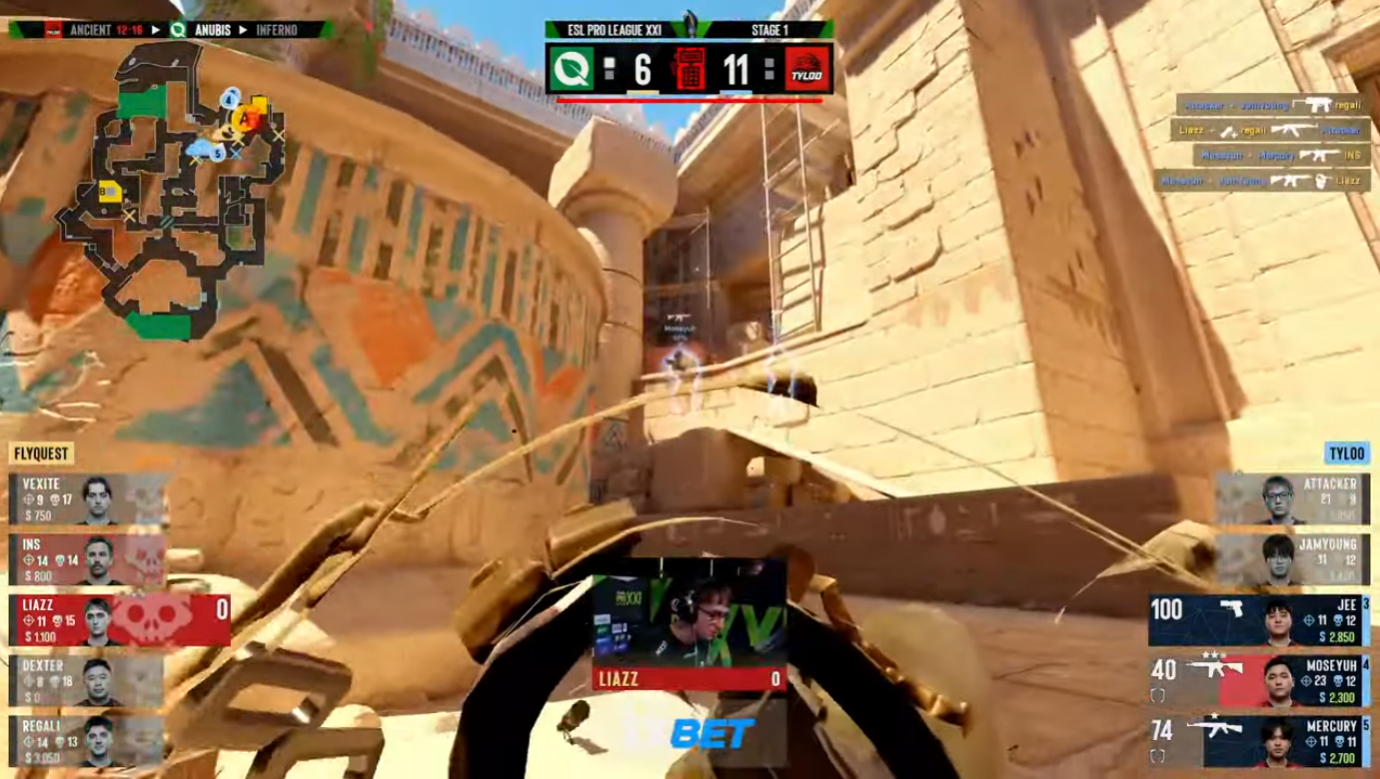The image size is (1380, 779).
Task: Select Vexite's player card
Action: pos(88,499)
